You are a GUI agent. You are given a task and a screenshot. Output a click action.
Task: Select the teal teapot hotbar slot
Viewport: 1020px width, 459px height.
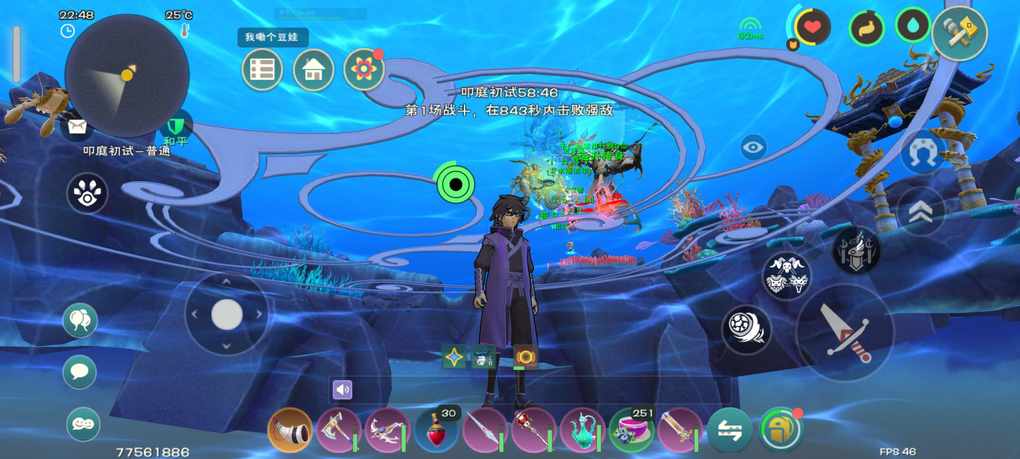(582, 431)
